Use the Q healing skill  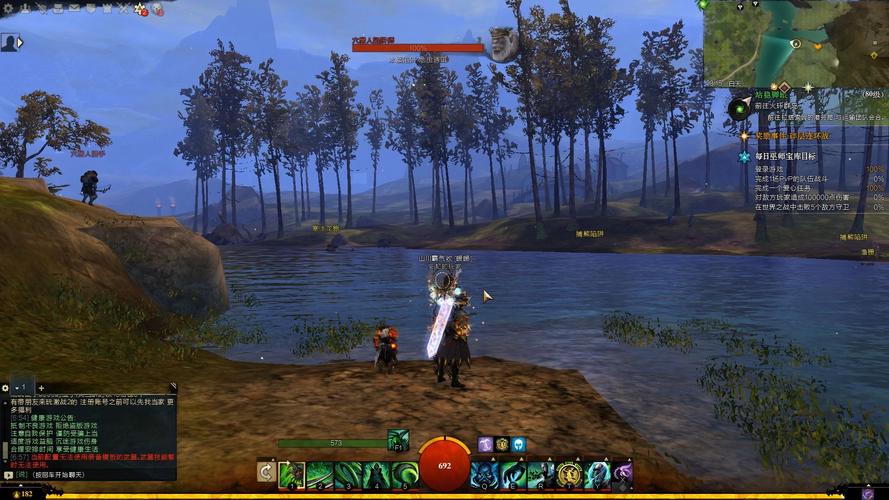pos(485,474)
